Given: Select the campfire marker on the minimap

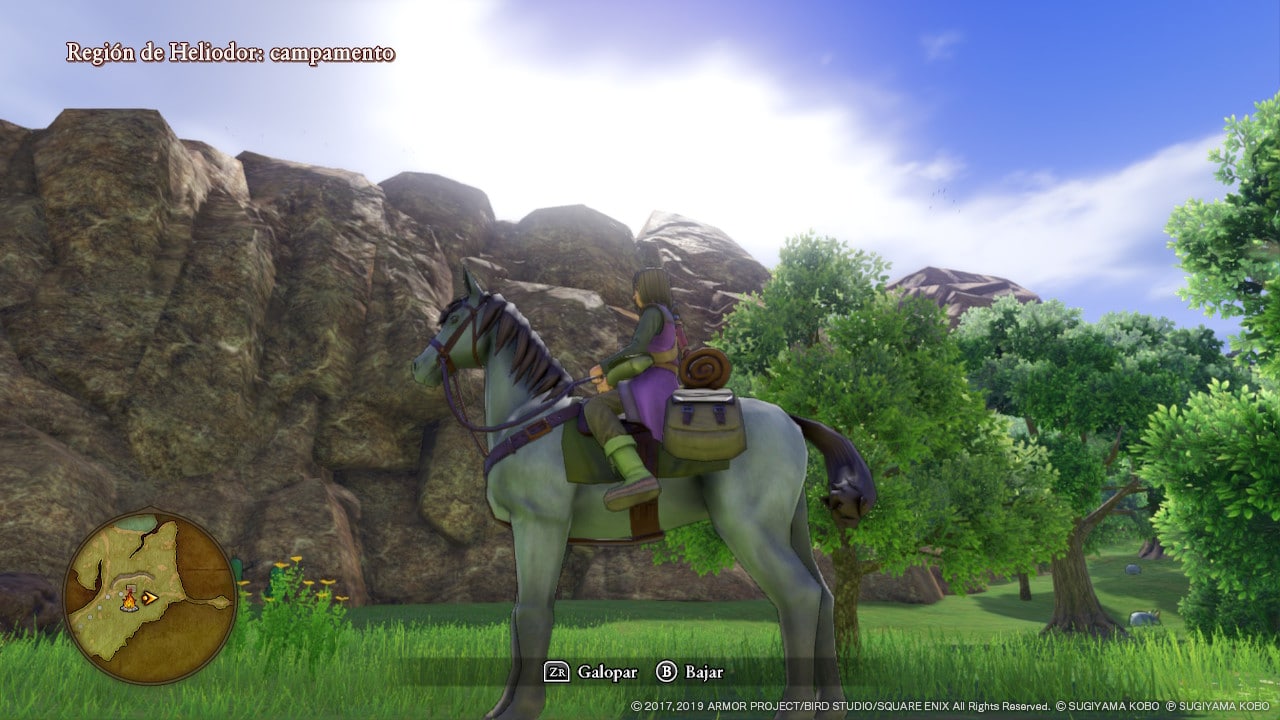Looking at the screenshot, I should [129, 600].
